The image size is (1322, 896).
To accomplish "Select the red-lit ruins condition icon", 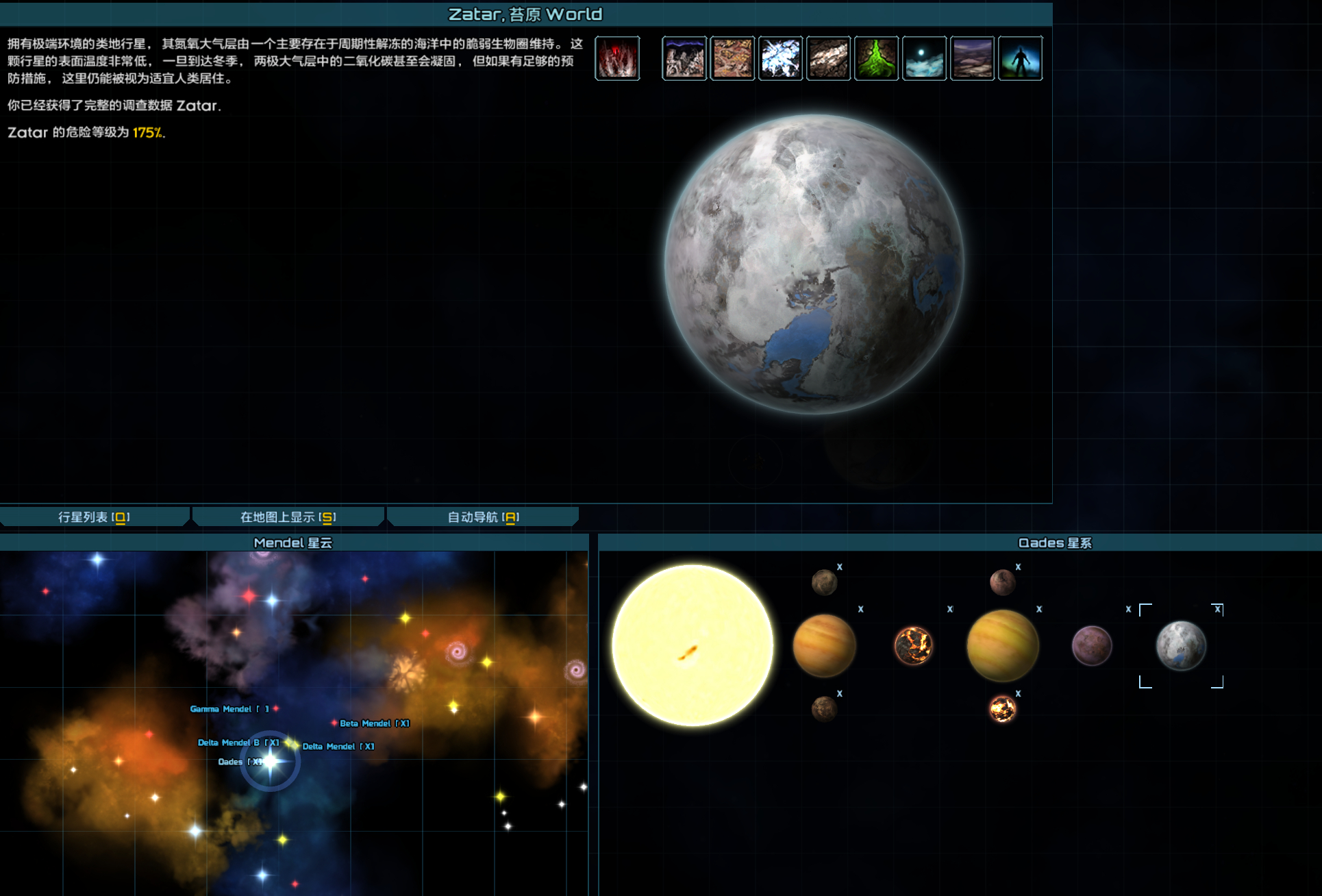I will (617, 59).
